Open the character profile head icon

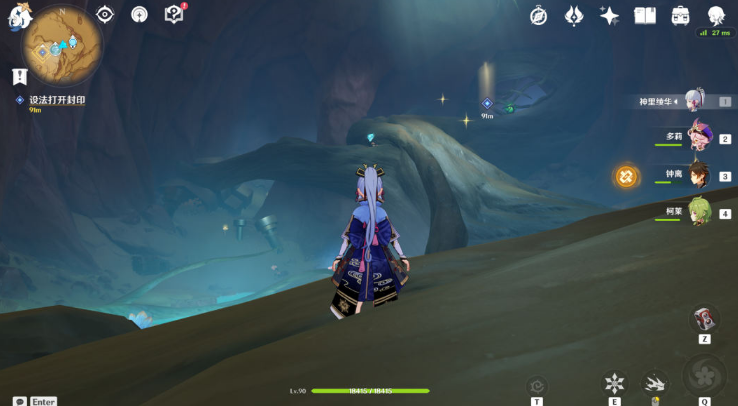(x=716, y=15)
